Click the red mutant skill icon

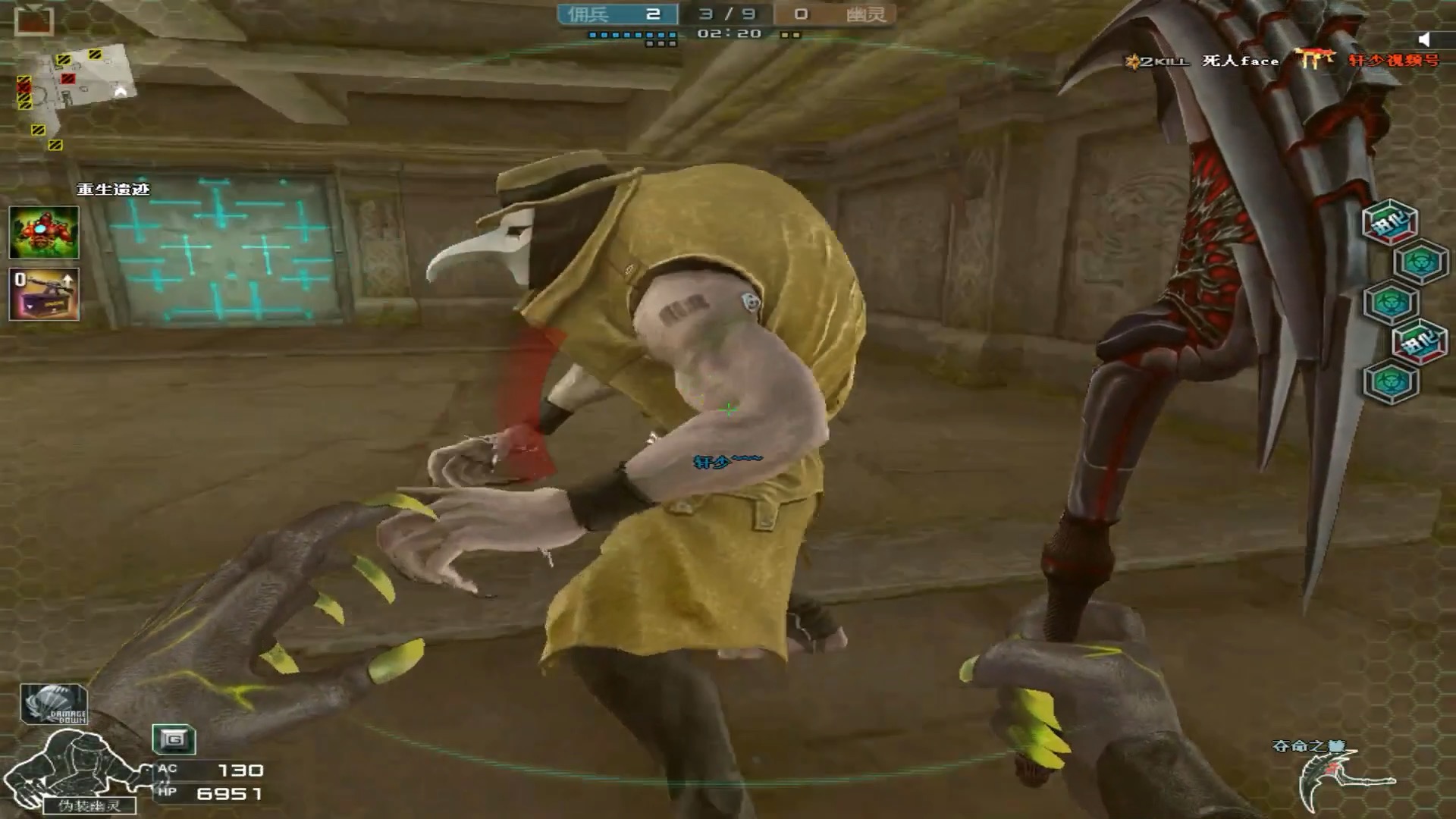[x=44, y=232]
